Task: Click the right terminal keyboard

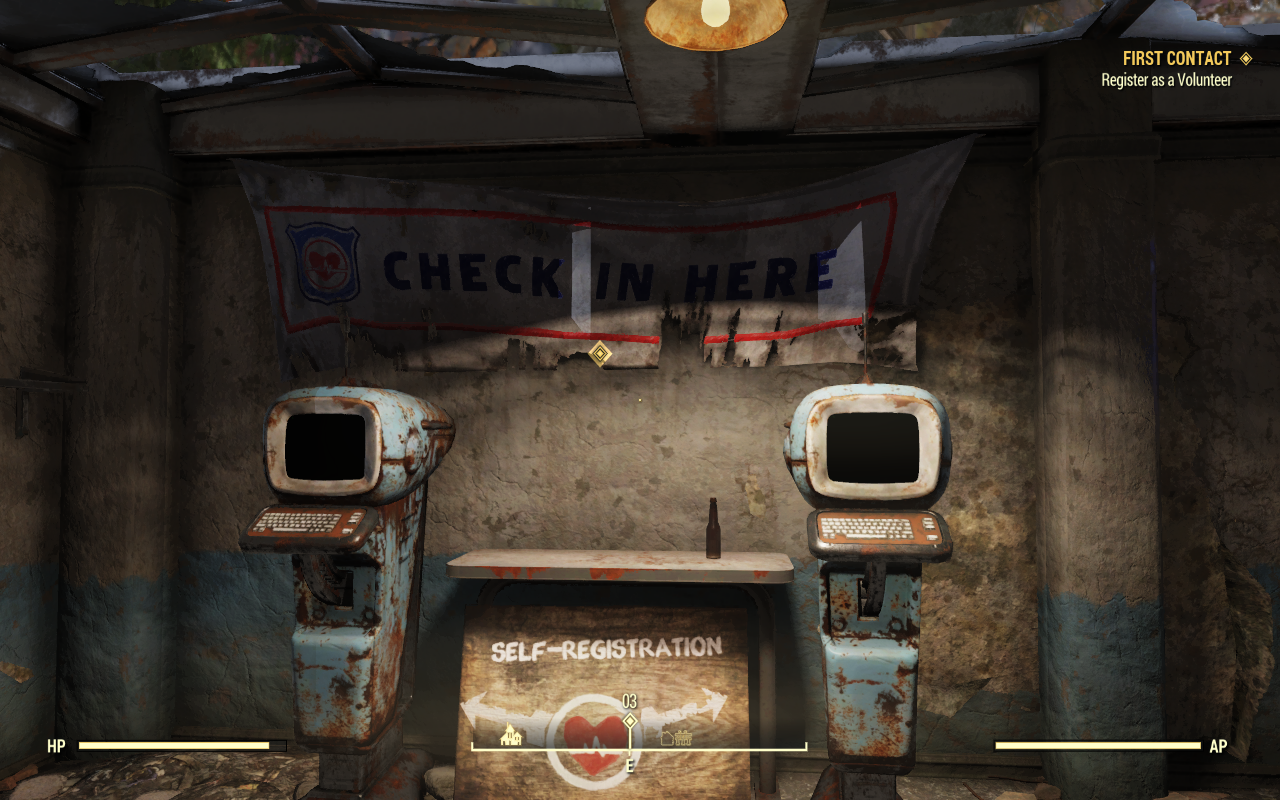Action: [x=873, y=530]
